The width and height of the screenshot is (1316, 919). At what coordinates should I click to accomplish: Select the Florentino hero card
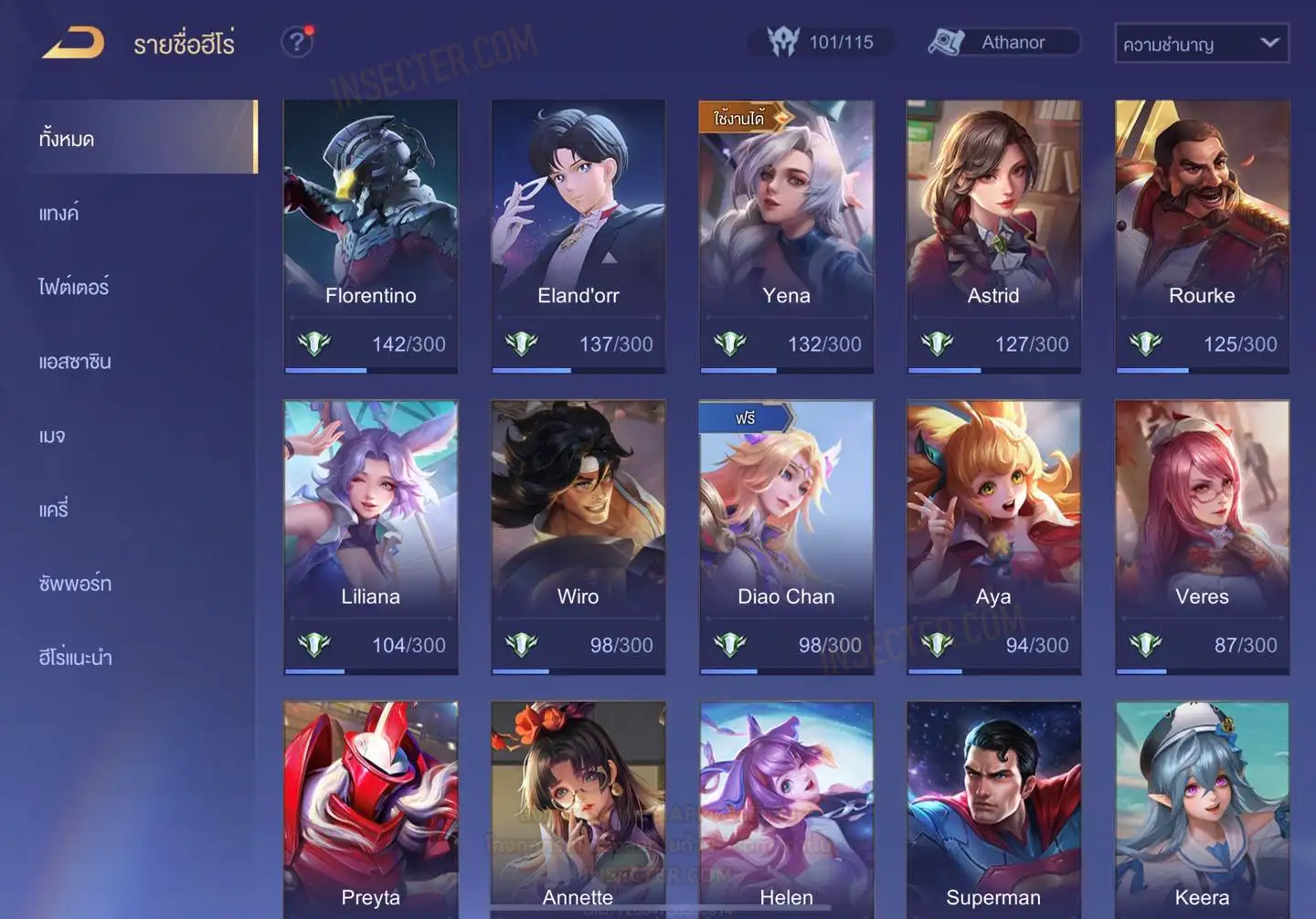[x=370, y=236]
